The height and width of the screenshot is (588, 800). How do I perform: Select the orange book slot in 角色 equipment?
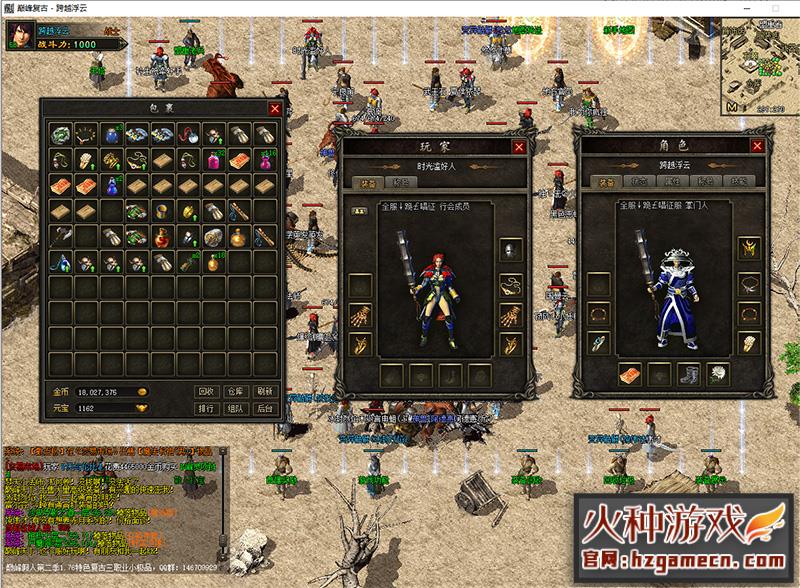click(628, 373)
